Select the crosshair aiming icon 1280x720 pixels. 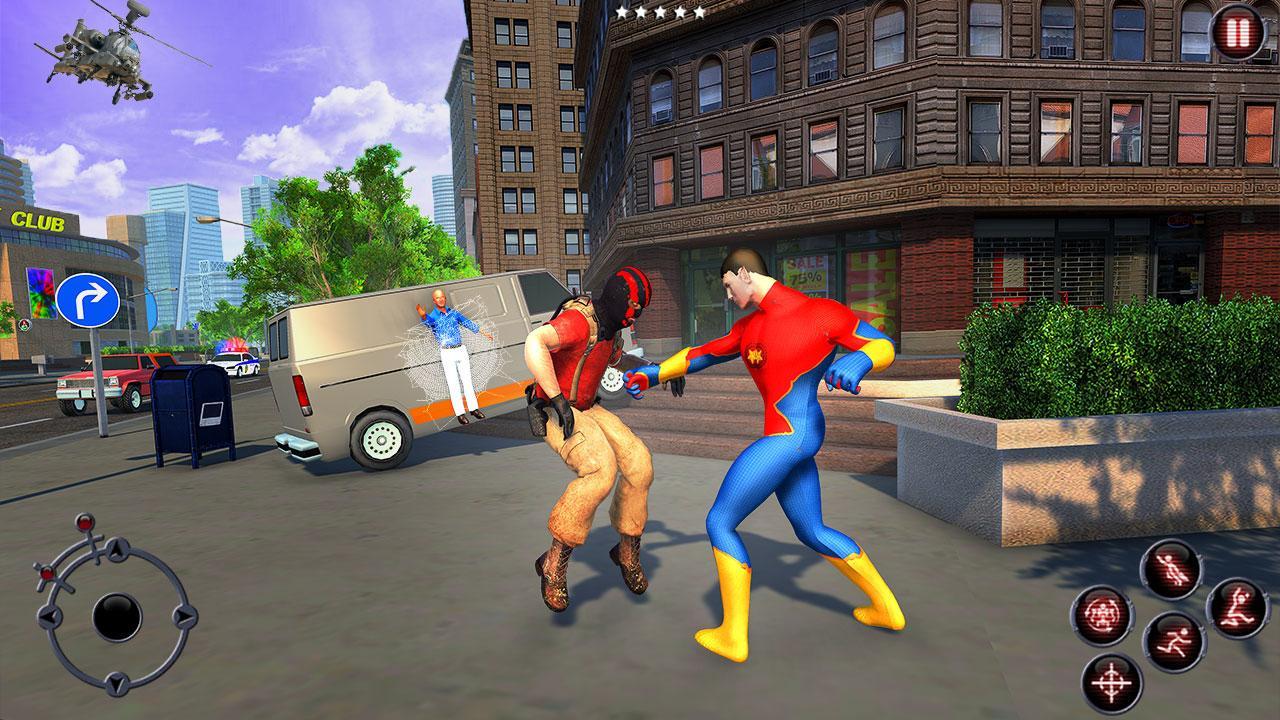tap(1110, 681)
